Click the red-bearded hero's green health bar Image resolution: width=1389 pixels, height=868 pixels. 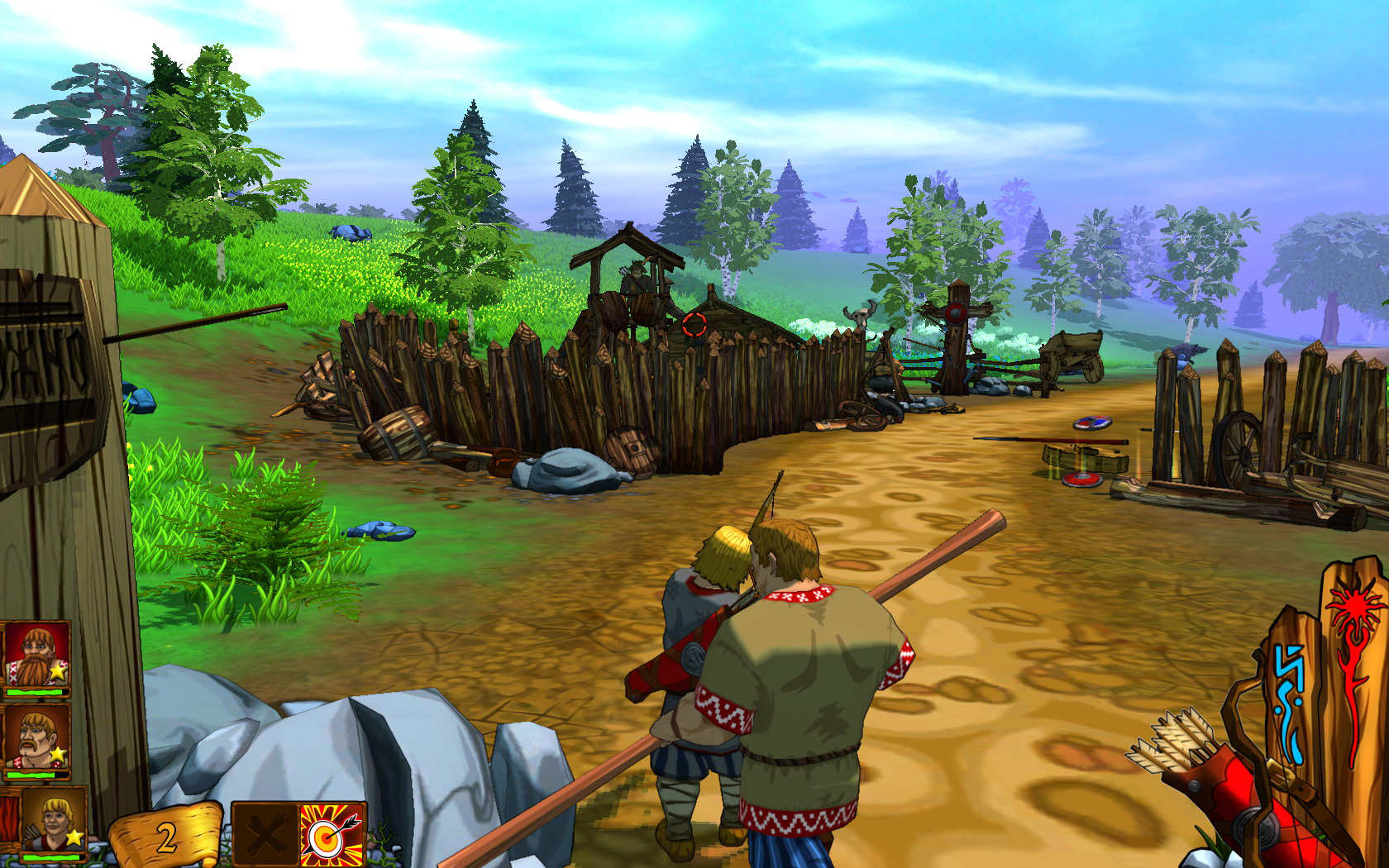[36, 691]
